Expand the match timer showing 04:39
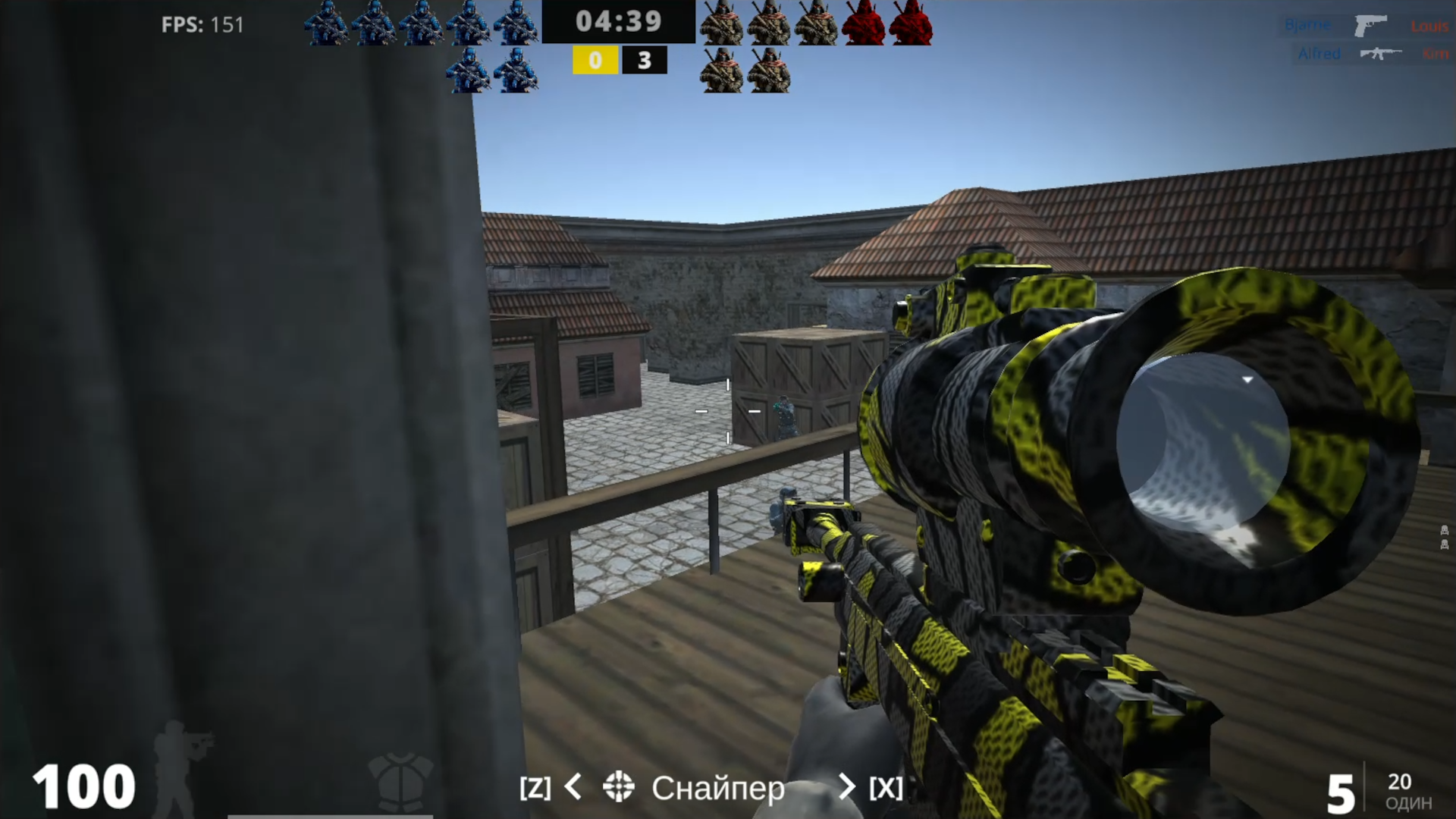The height and width of the screenshot is (819, 1456). [618, 21]
